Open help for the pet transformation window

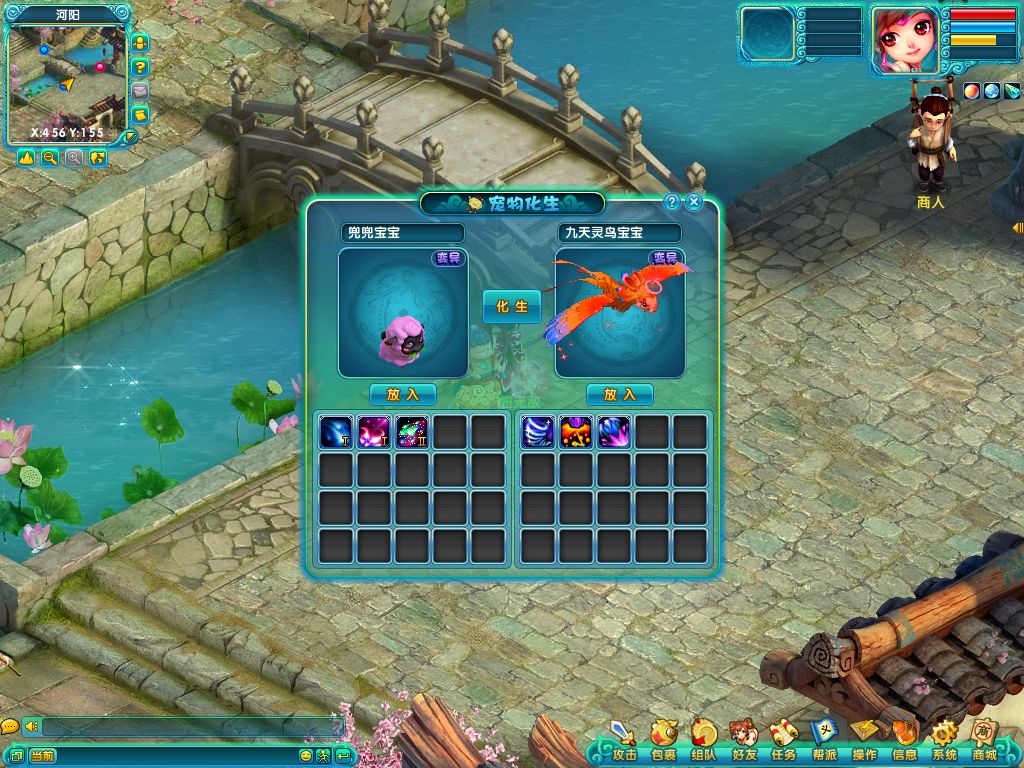672,202
